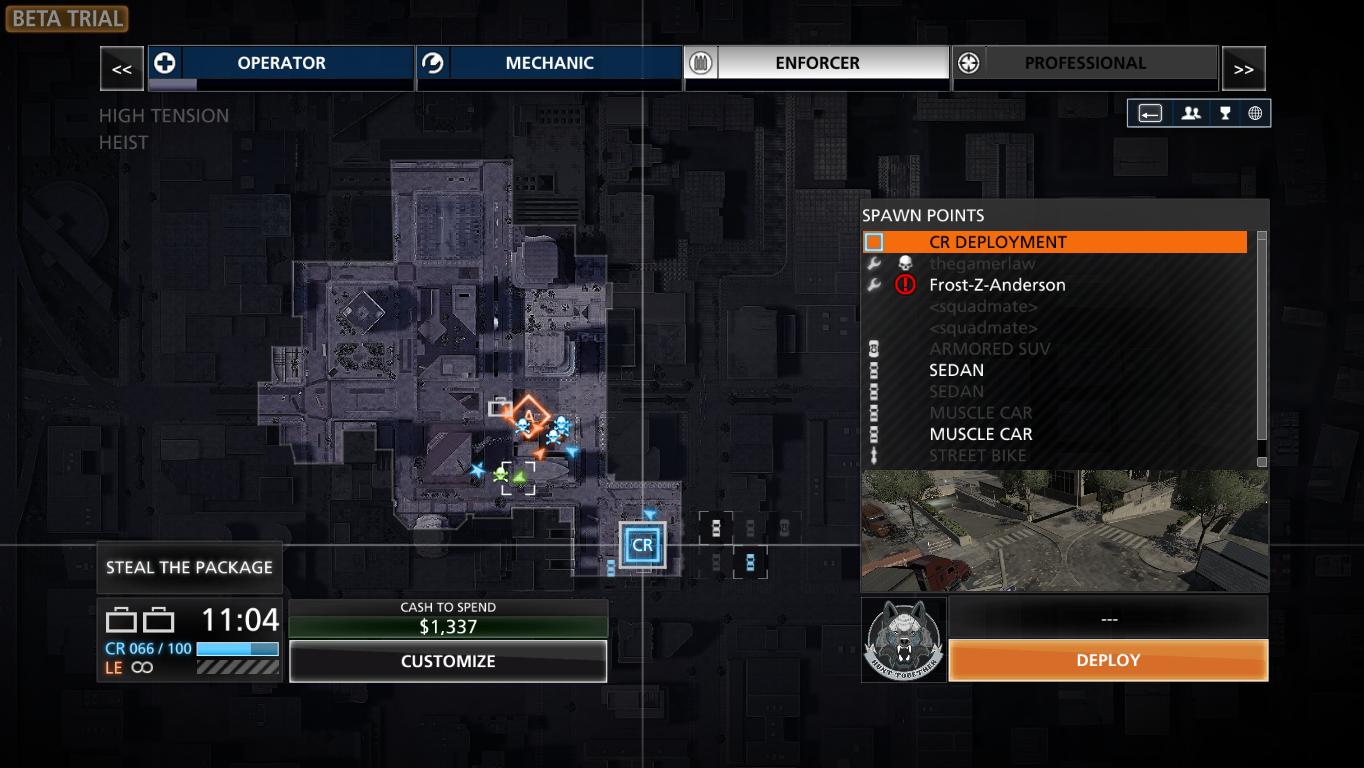The height and width of the screenshot is (768, 1364).
Task: Spawn on squadmate Frost-Z-Anderson
Action: coord(997,285)
